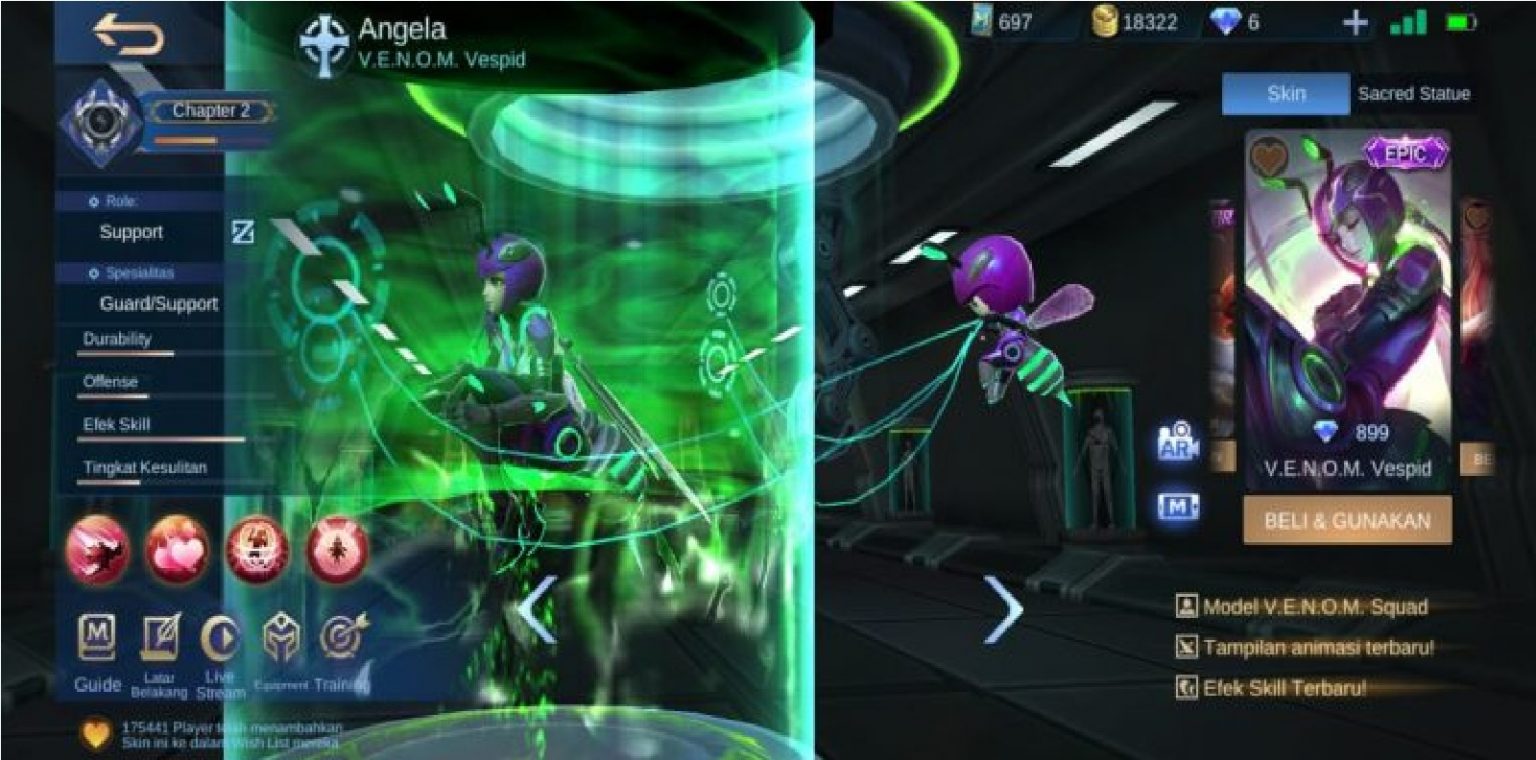
Task: Open the V.E.N.O.M. Vespid skin thumbnail
Action: 1347,290
